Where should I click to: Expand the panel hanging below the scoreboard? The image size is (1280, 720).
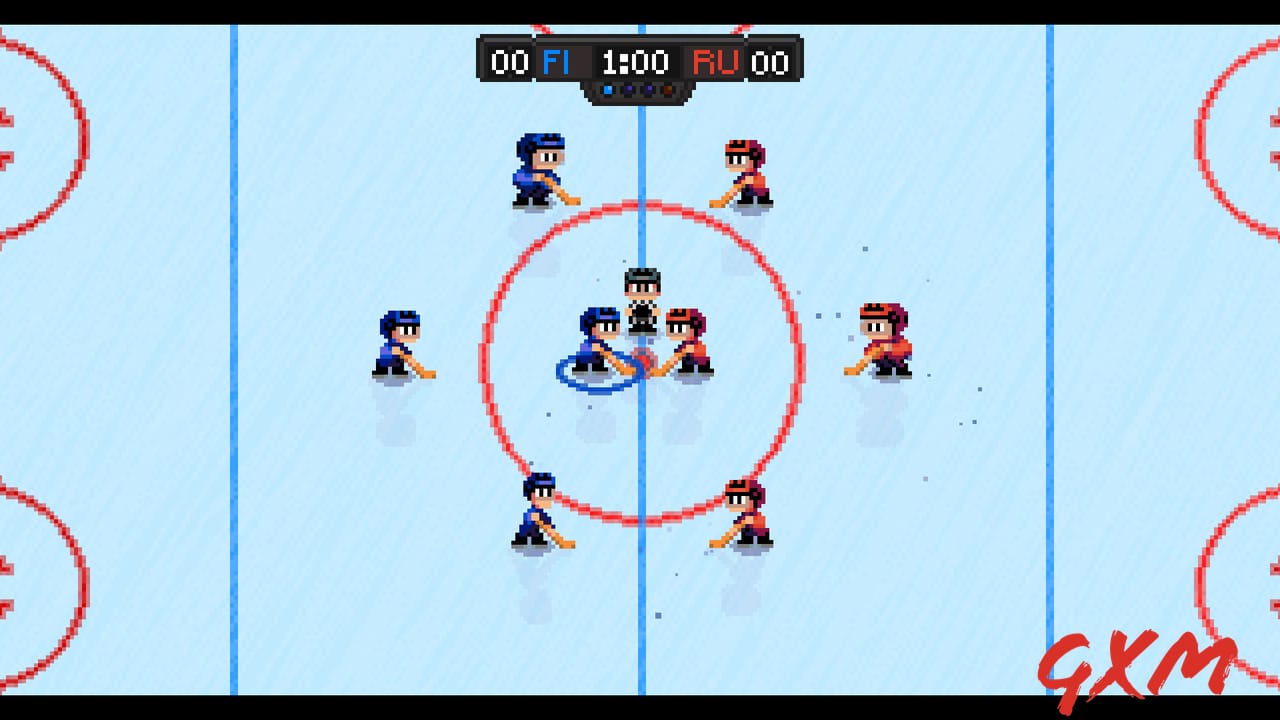click(638, 98)
